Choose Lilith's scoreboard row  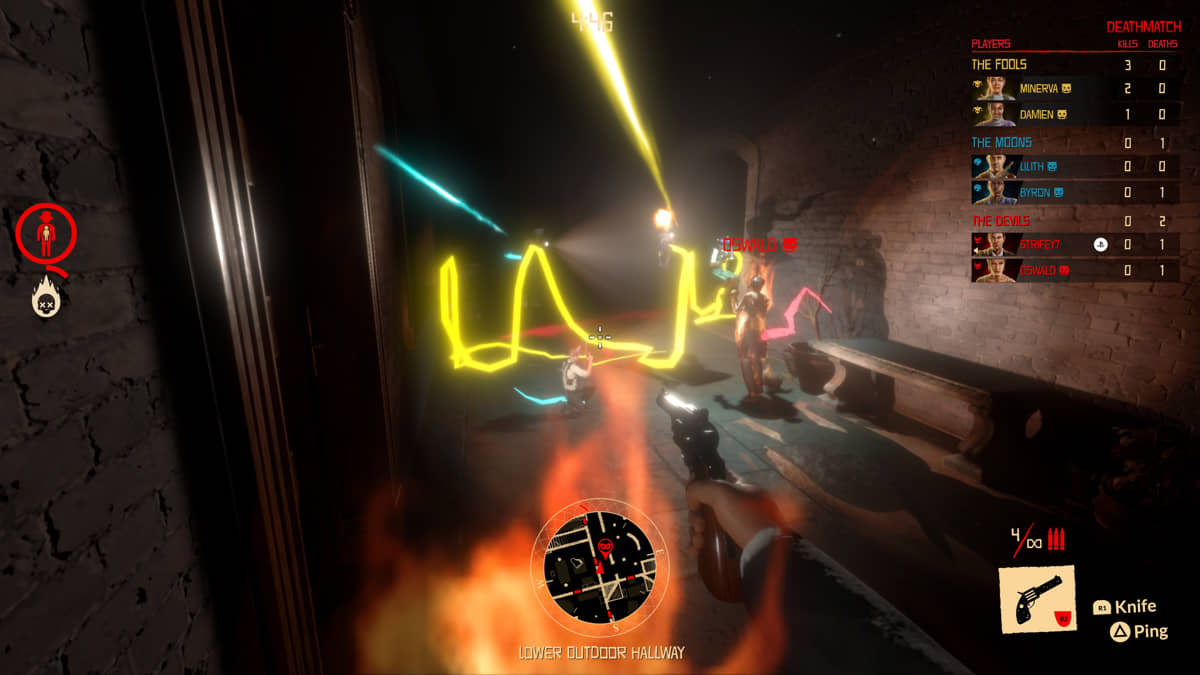(1074, 166)
